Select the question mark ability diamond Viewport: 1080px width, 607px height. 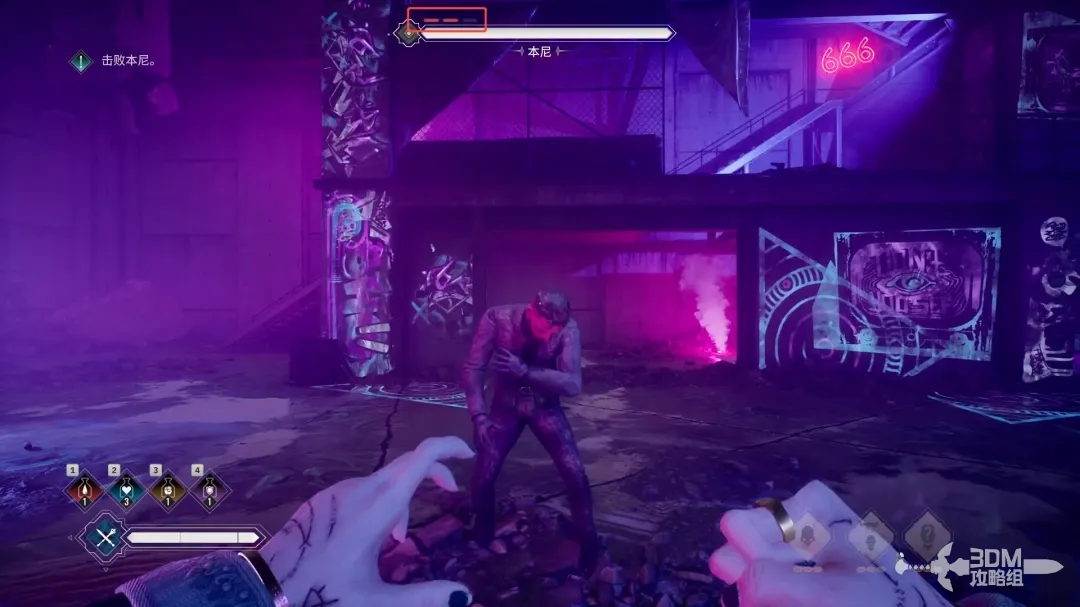pos(927,535)
